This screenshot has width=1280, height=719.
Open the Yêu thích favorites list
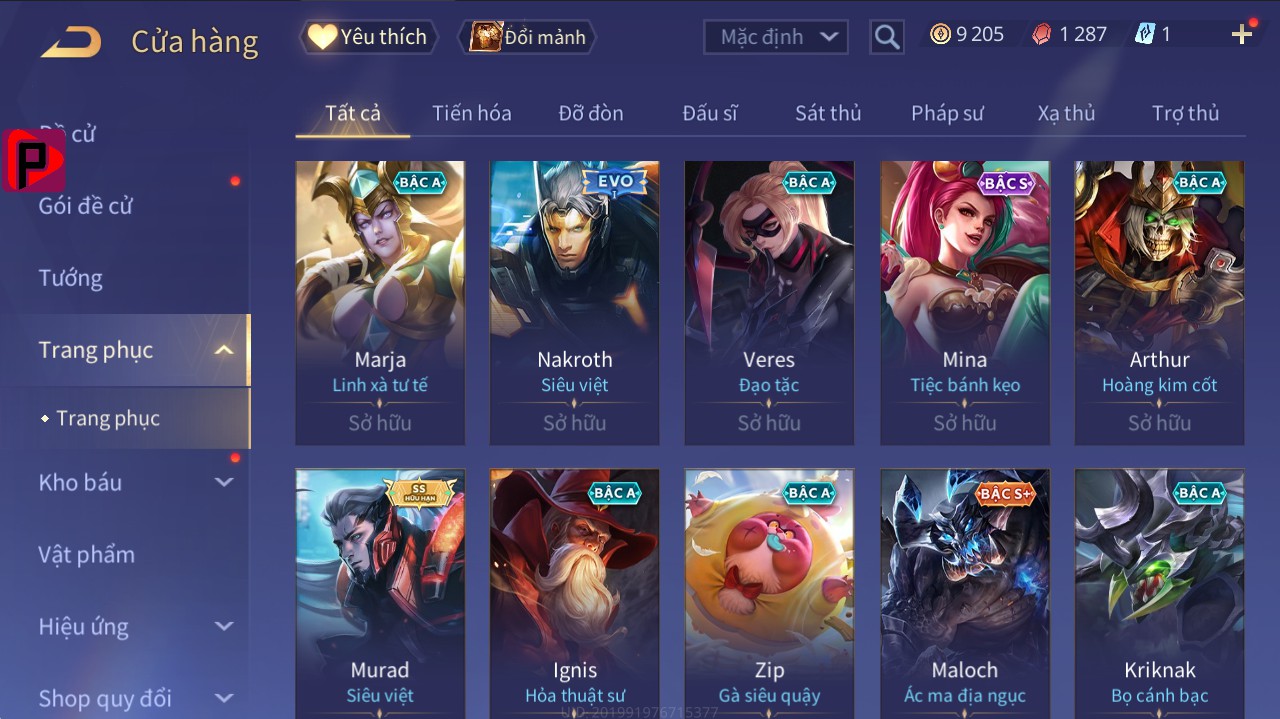(x=368, y=37)
